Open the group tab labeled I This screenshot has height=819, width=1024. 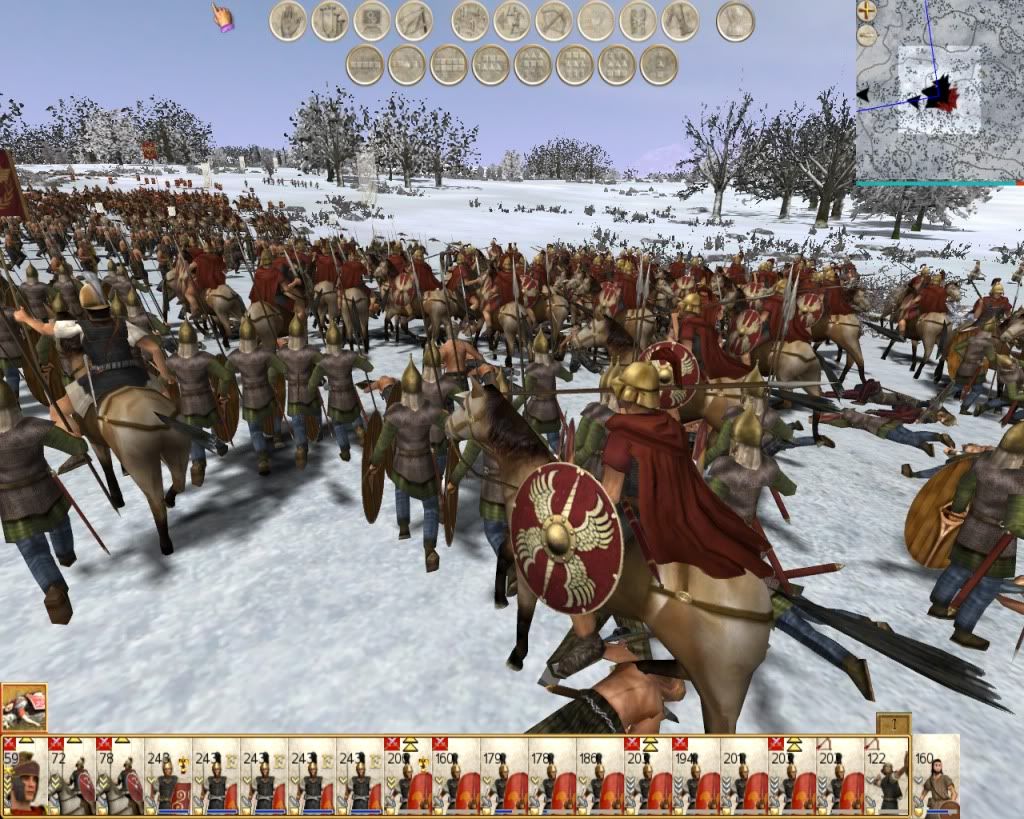coord(893,724)
